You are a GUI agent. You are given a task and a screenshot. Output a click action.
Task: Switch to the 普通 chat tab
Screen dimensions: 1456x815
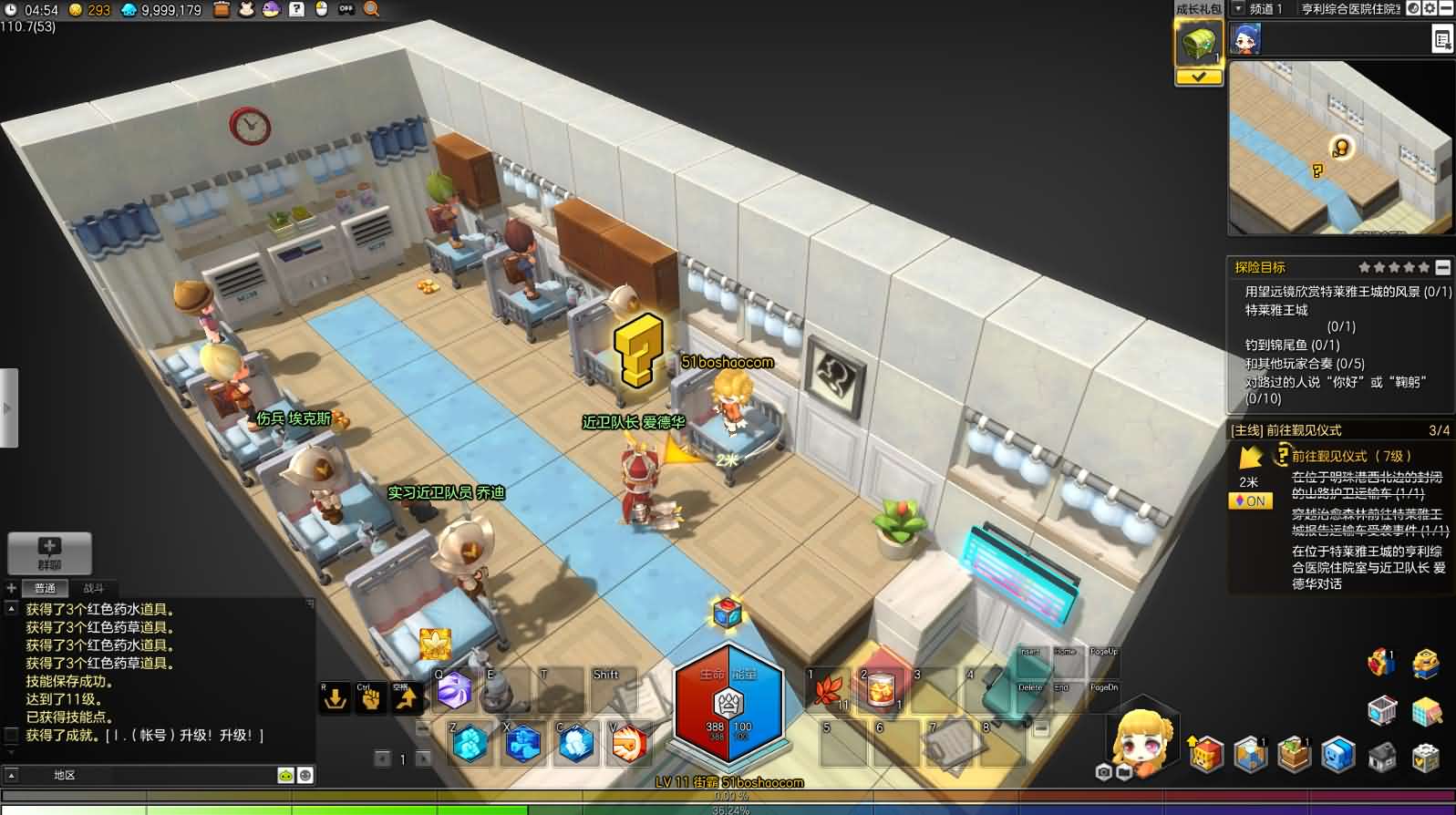pyautogui.click(x=45, y=588)
